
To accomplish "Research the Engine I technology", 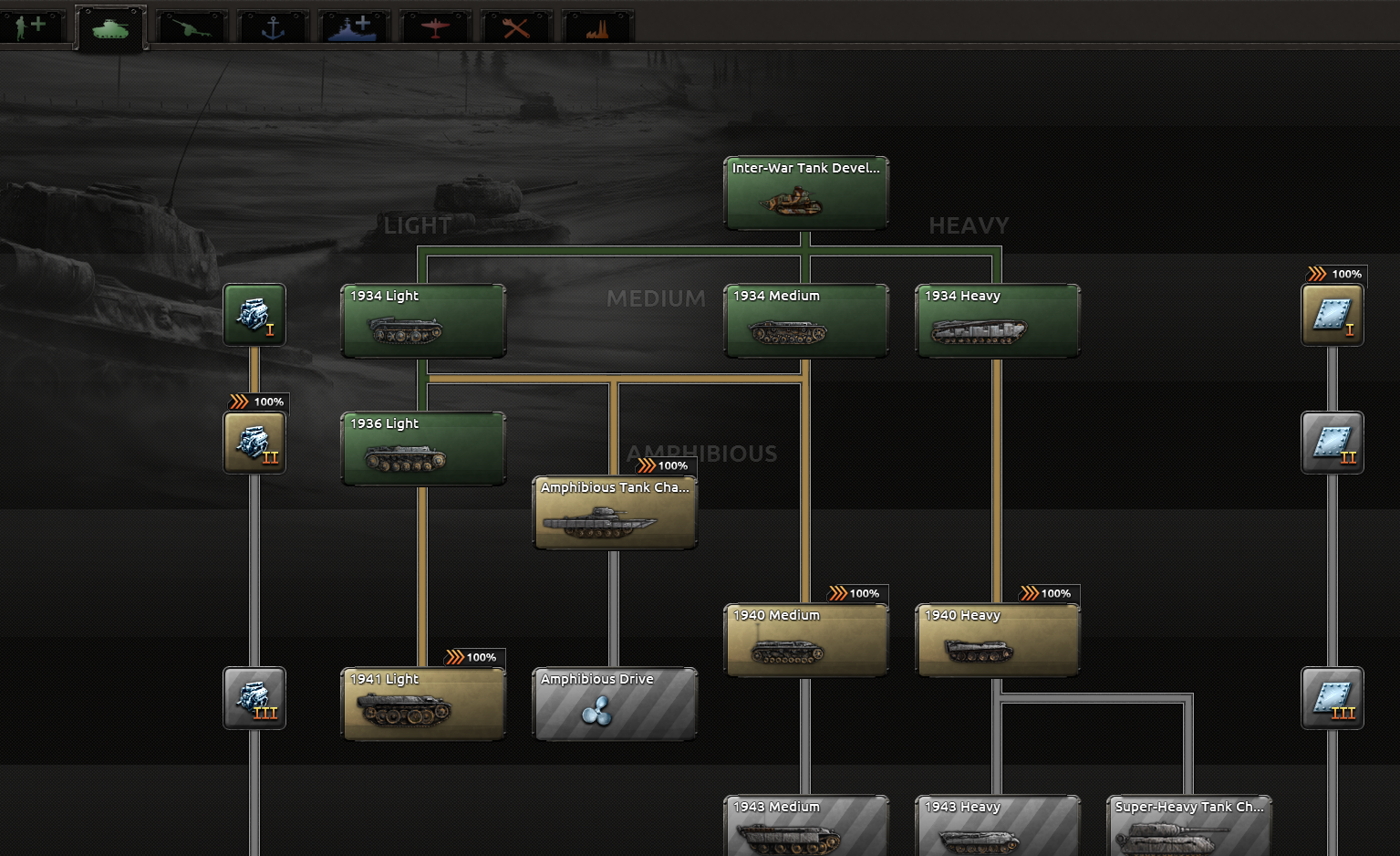I will coord(254,314).
